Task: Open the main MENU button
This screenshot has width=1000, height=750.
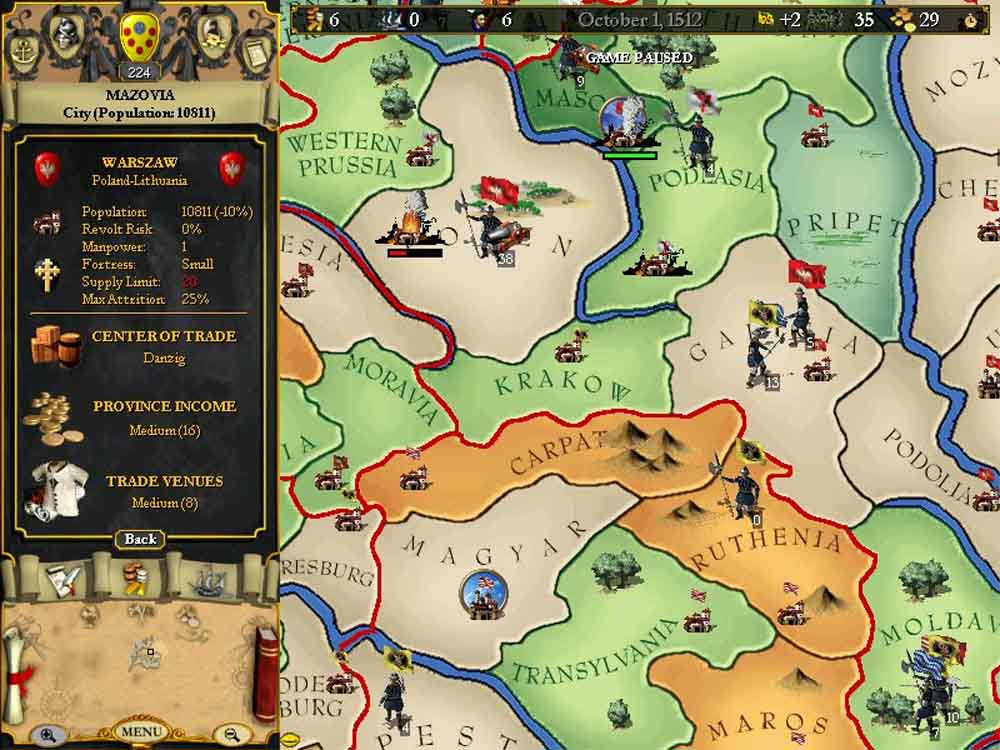Action: click(x=140, y=731)
